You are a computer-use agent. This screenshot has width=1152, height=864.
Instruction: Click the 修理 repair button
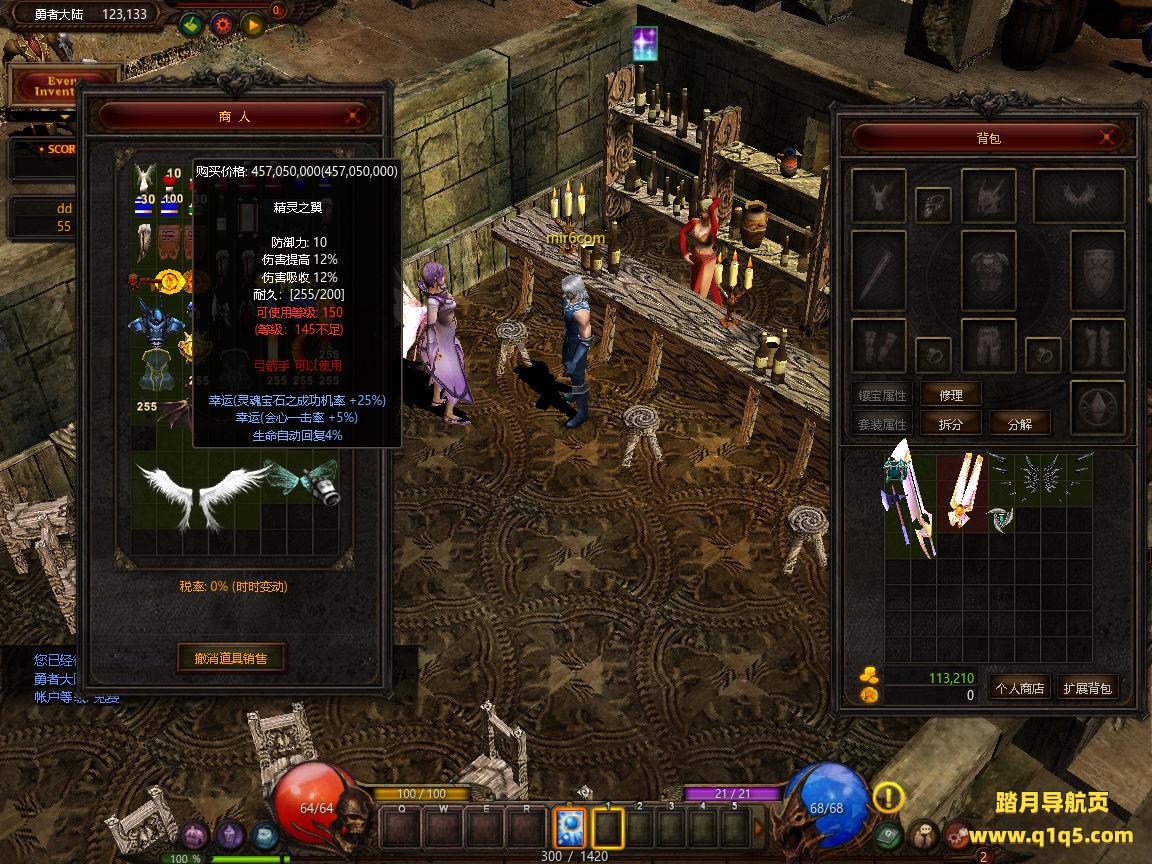(x=950, y=395)
